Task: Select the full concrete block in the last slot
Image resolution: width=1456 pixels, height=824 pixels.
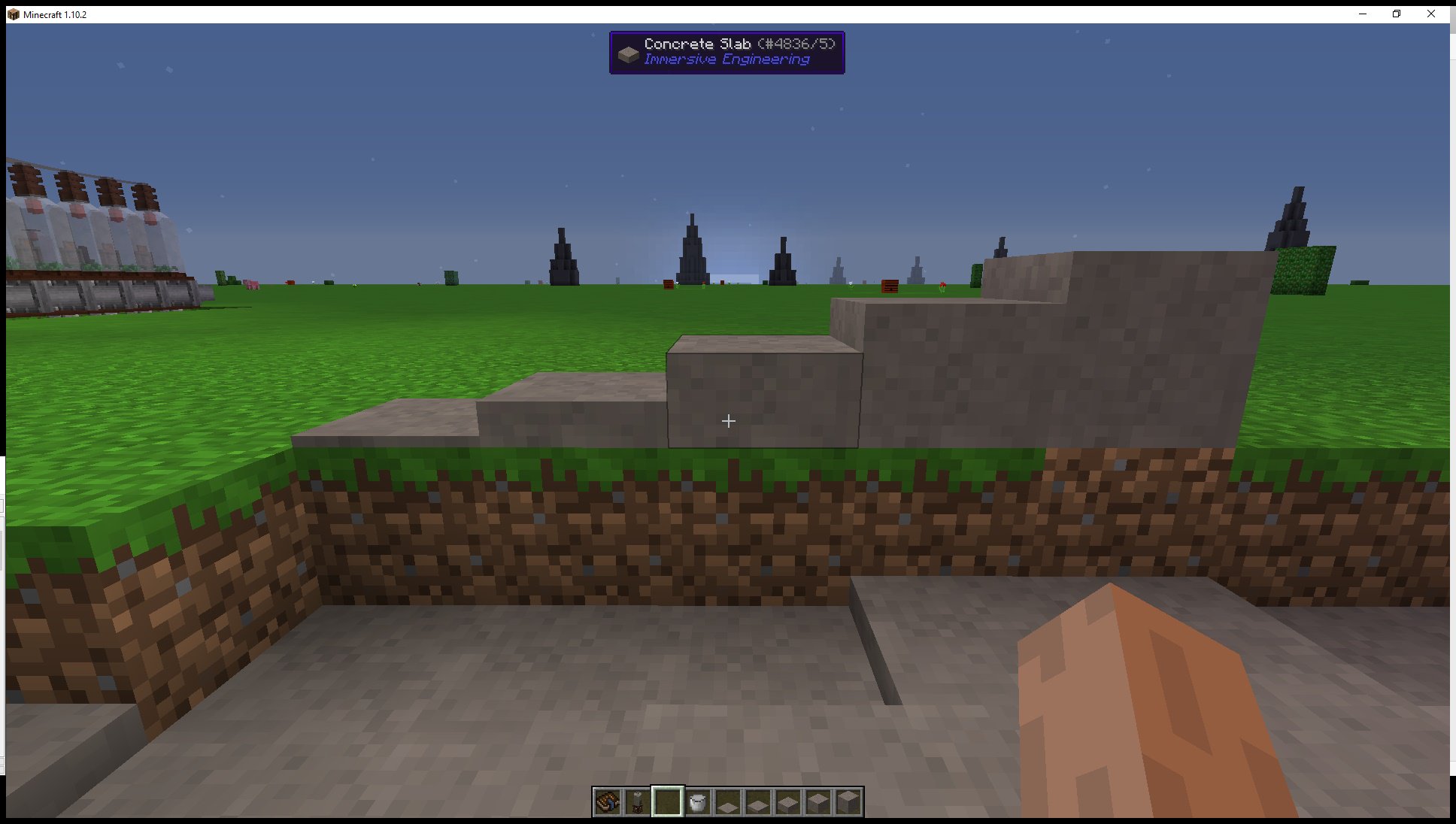Action: pyautogui.click(x=848, y=803)
